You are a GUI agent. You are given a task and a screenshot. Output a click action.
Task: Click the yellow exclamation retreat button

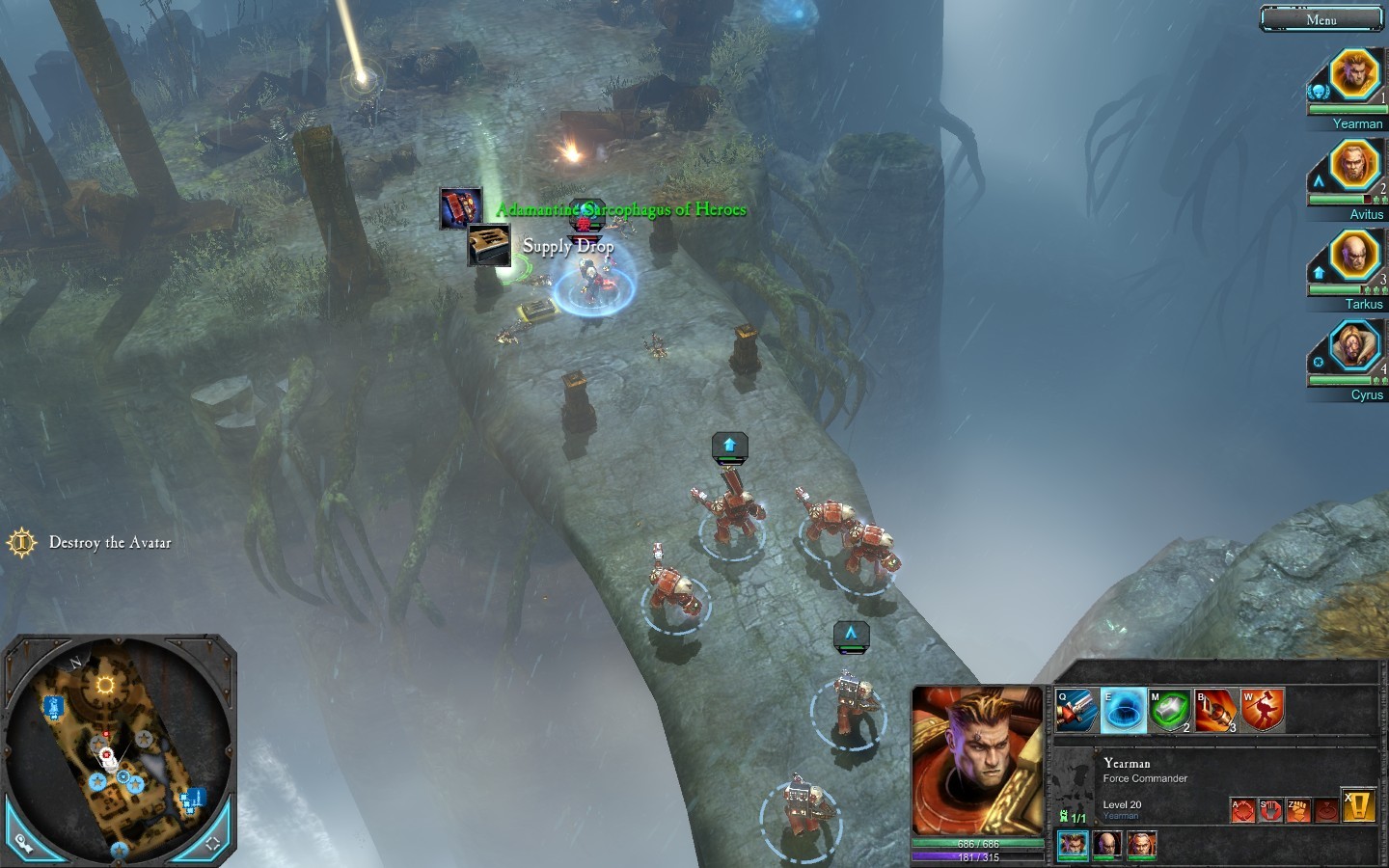point(1358,806)
